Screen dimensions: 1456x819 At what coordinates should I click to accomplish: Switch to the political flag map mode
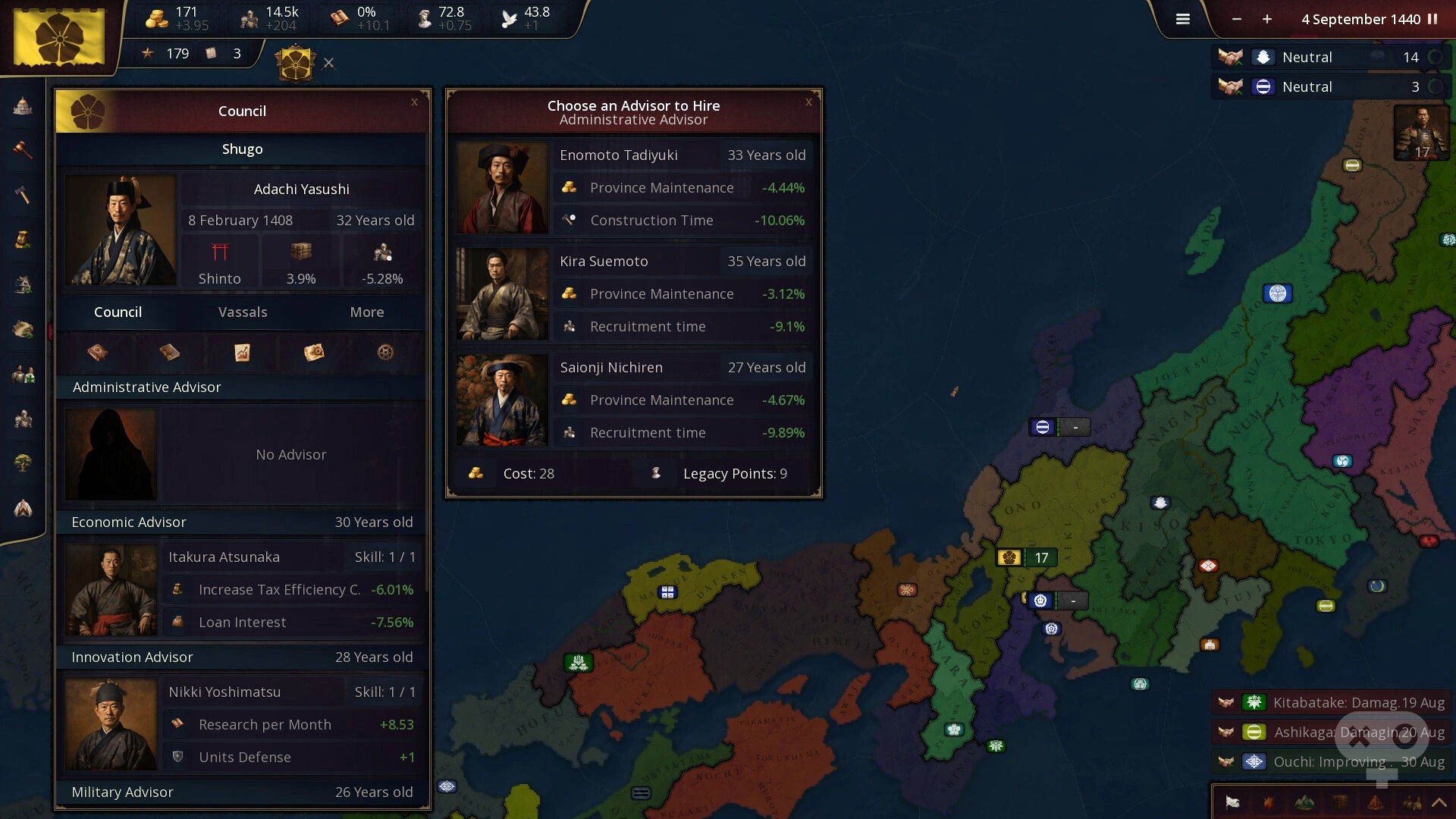pos(1232,803)
